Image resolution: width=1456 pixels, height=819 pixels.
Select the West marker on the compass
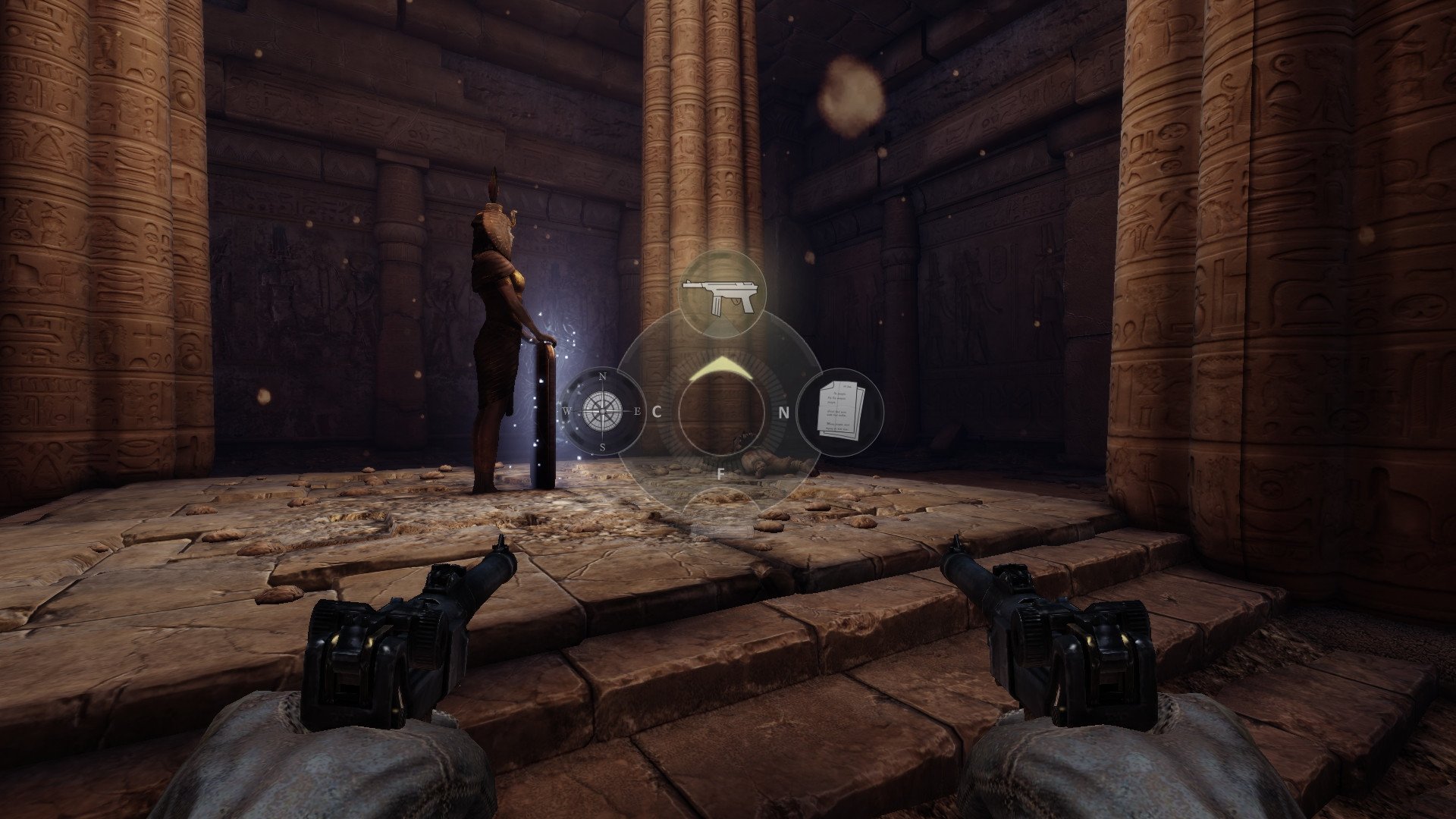click(568, 409)
